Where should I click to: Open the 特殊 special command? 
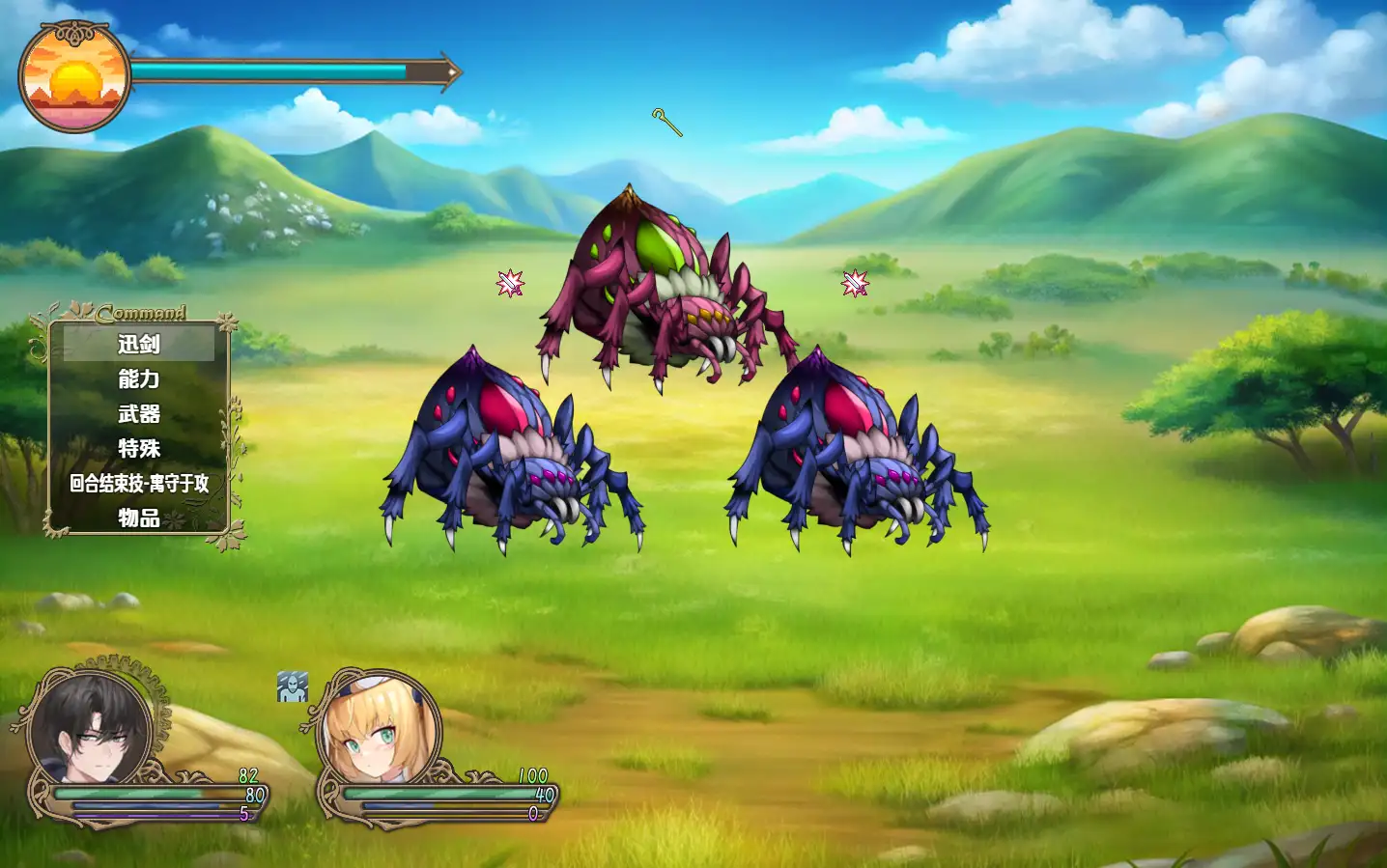tap(139, 448)
